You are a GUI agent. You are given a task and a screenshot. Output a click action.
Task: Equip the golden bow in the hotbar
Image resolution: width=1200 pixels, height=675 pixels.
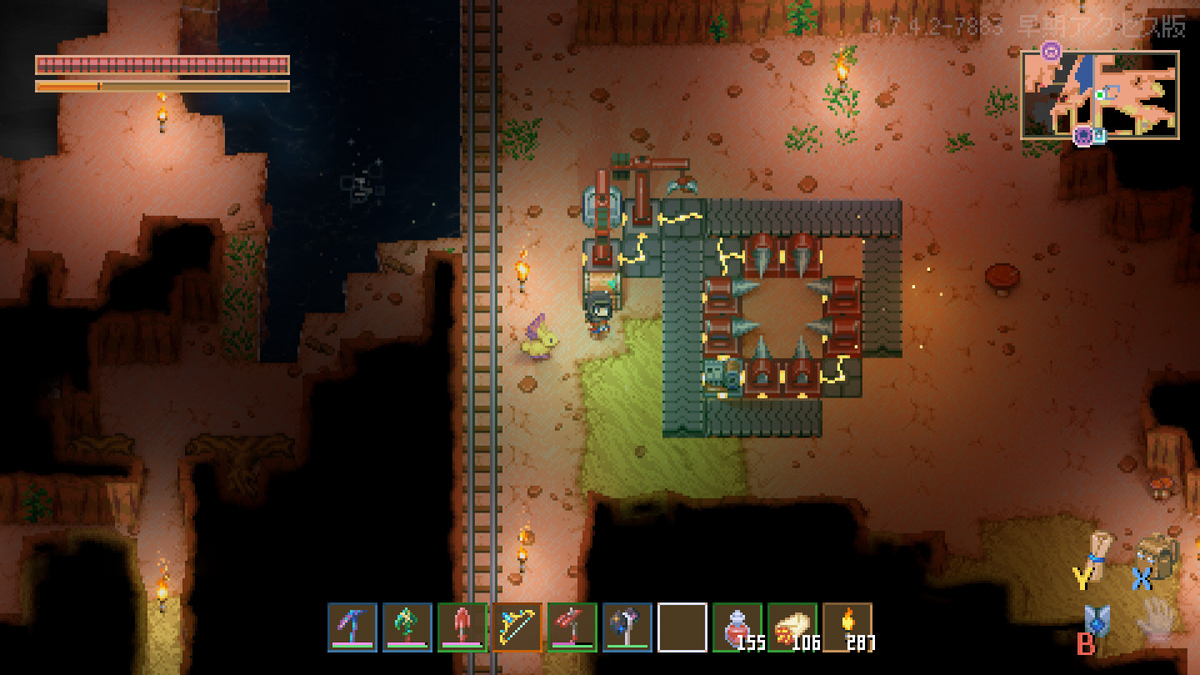pos(517,627)
